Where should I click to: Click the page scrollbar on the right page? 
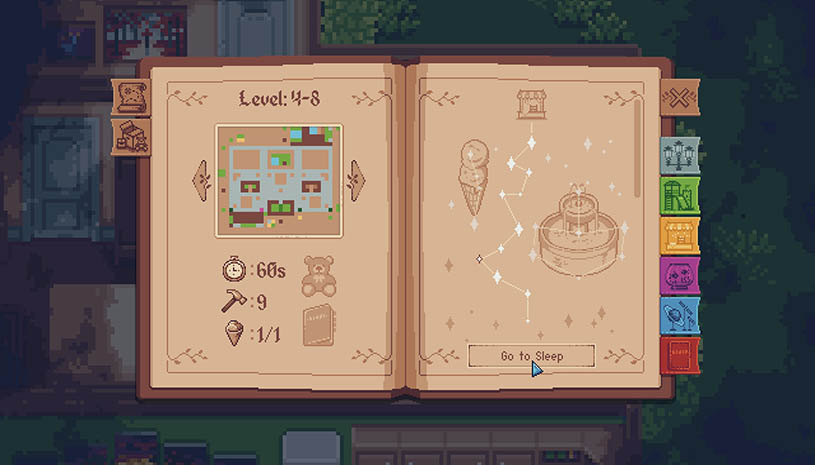639,150
